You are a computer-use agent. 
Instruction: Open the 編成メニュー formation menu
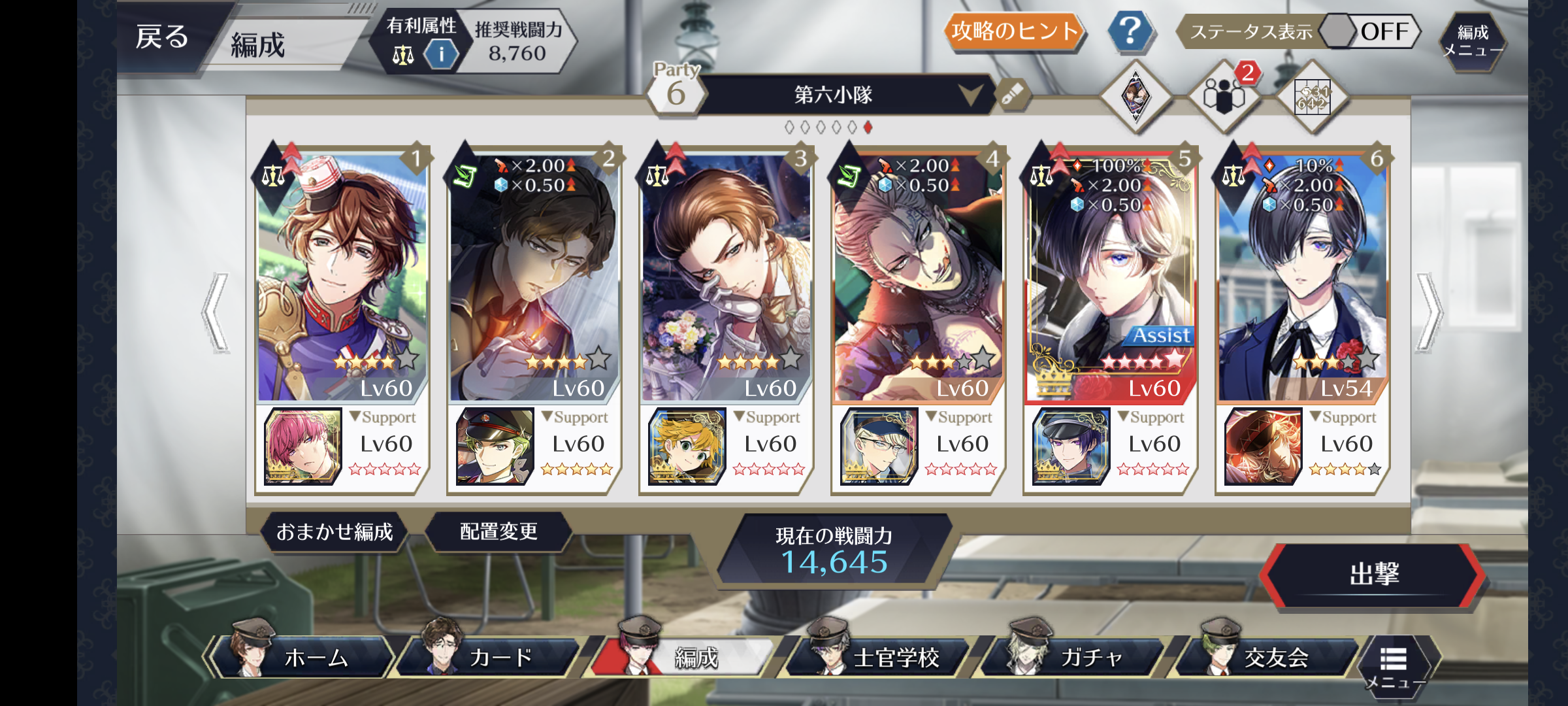point(1473,41)
